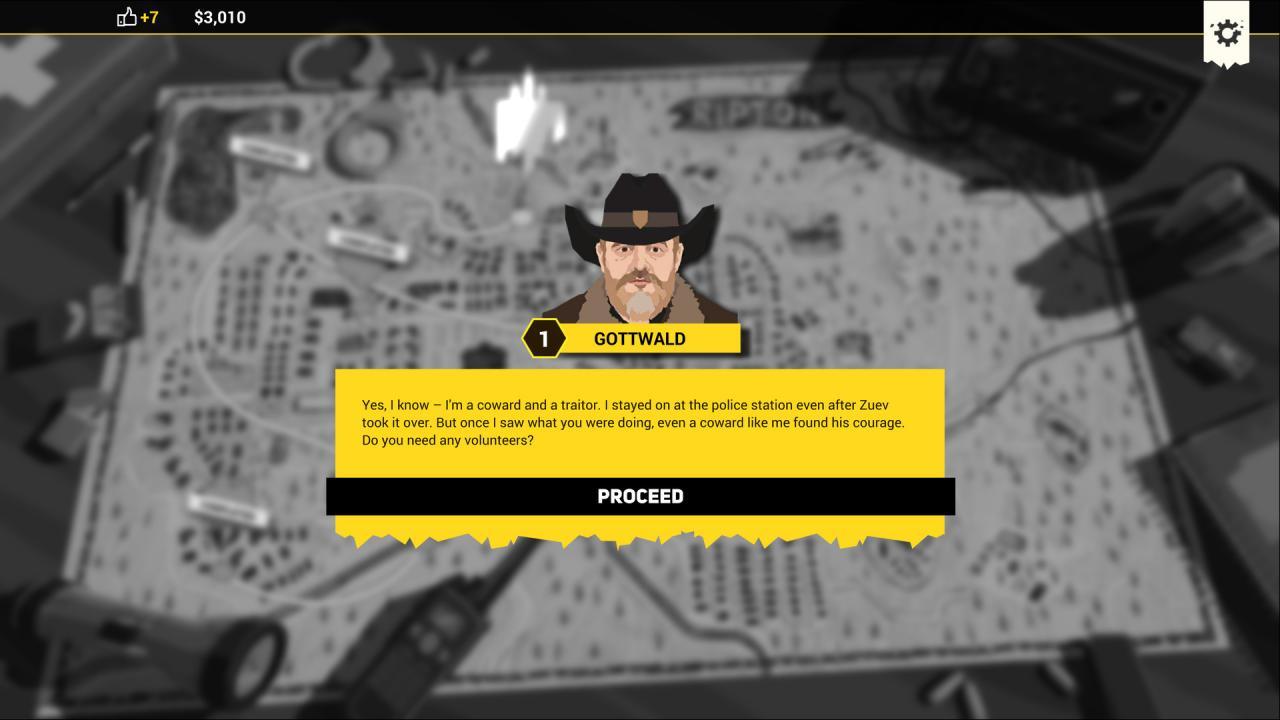Click the $3,010 money counter
Image resolution: width=1280 pixels, height=720 pixels.
[219, 17]
